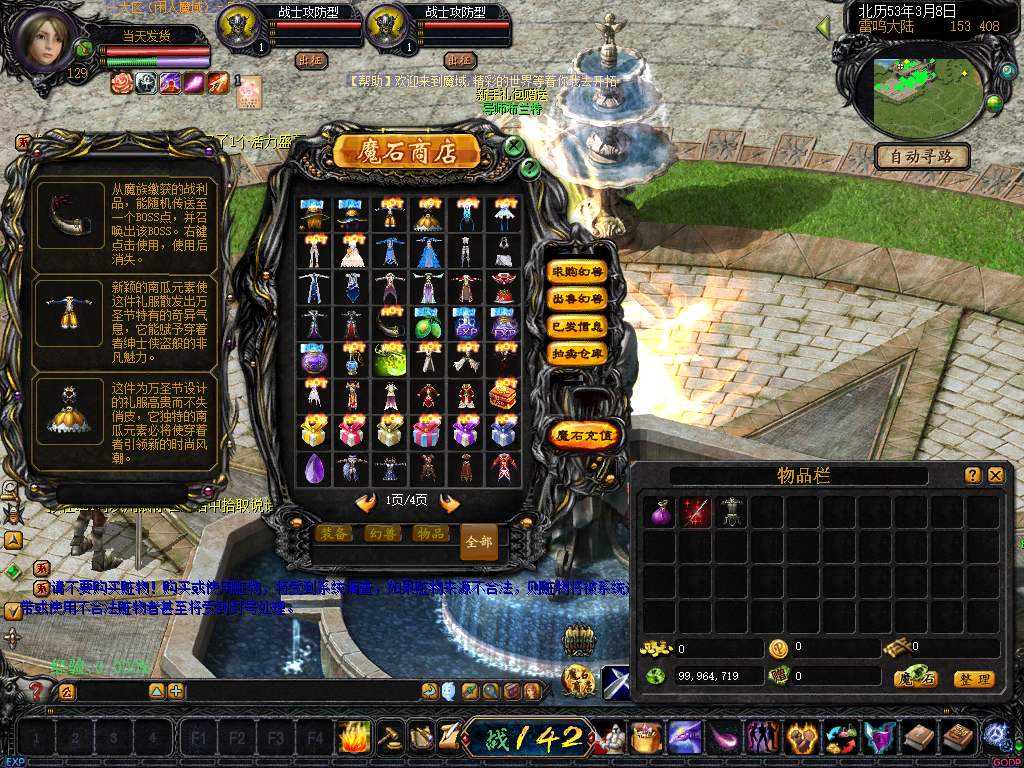Viewport: 1024px width, 768px height.
Task: Click the 整理 sort button
Action: 973,679
